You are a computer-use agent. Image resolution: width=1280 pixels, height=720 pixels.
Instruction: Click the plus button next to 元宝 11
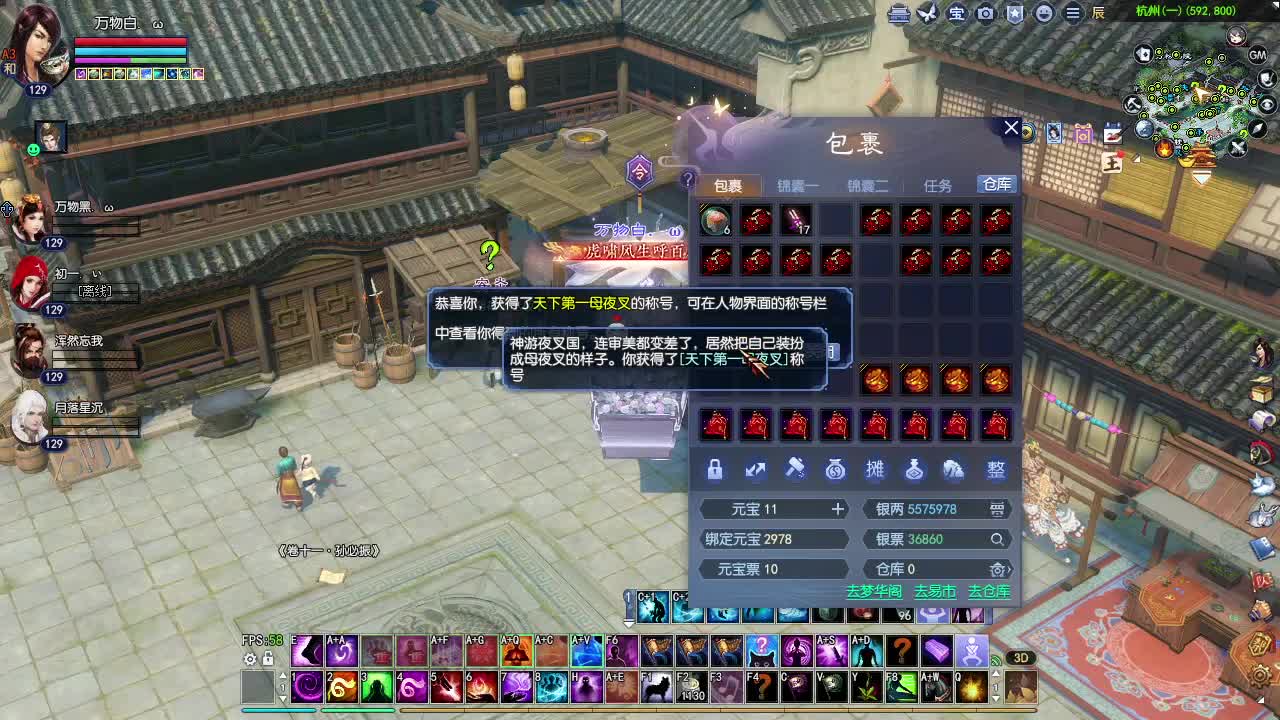tap(837, 509)
